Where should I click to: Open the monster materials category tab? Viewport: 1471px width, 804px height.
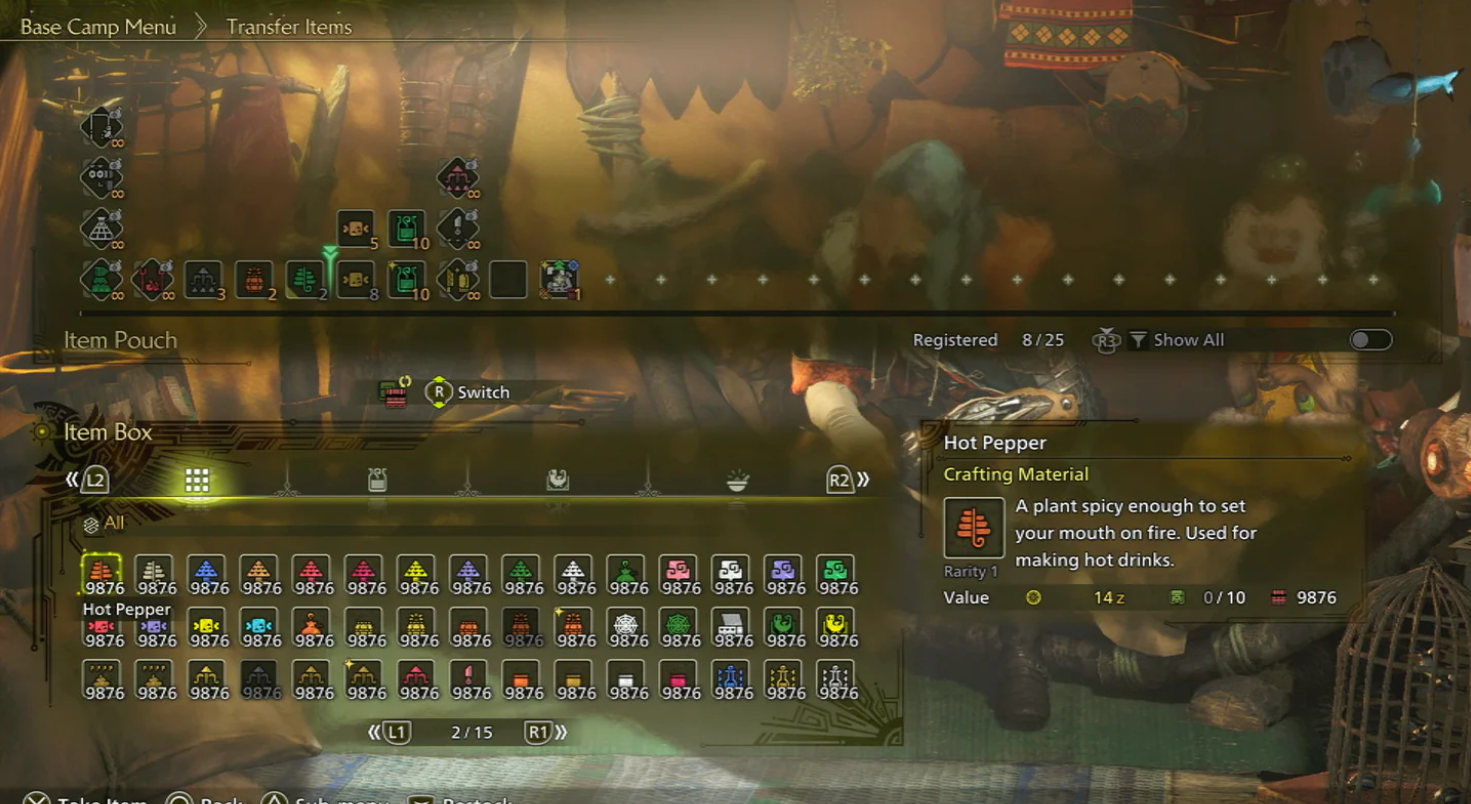pos(557,481)
